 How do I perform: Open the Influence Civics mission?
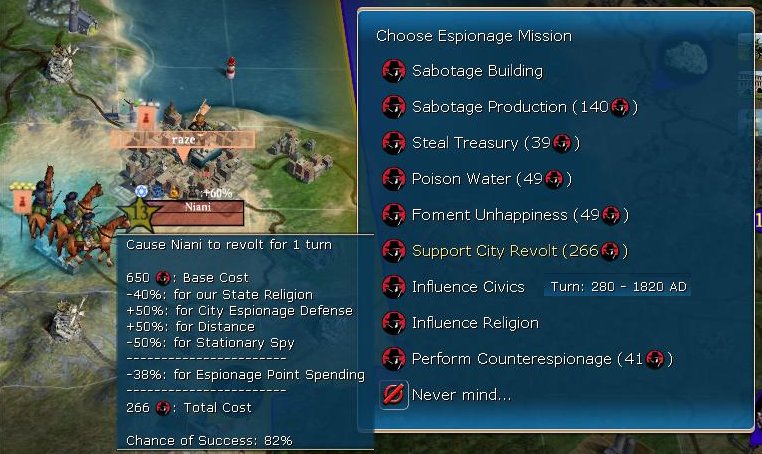click(467, 287)
